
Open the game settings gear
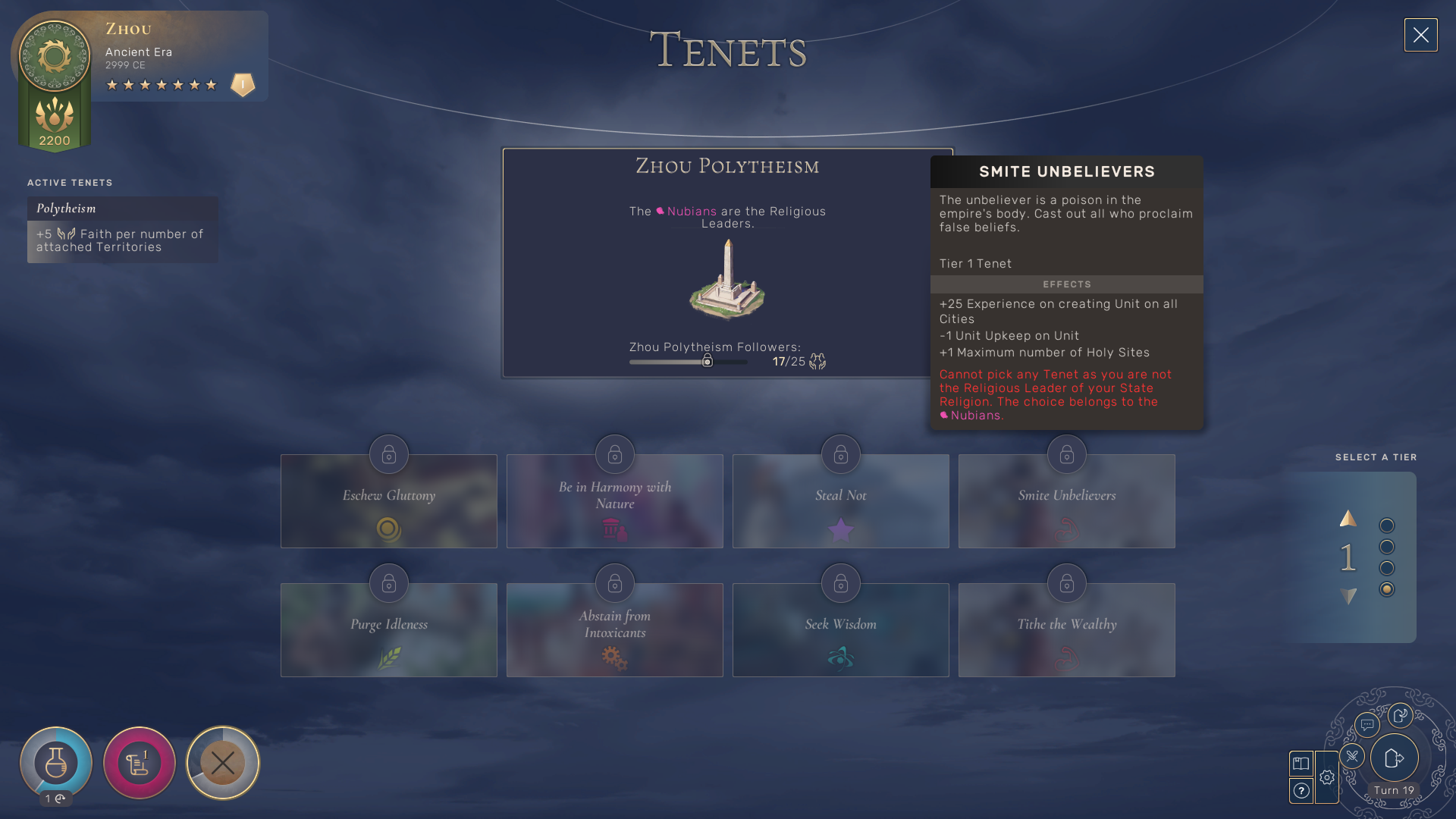coord(1327,777)
